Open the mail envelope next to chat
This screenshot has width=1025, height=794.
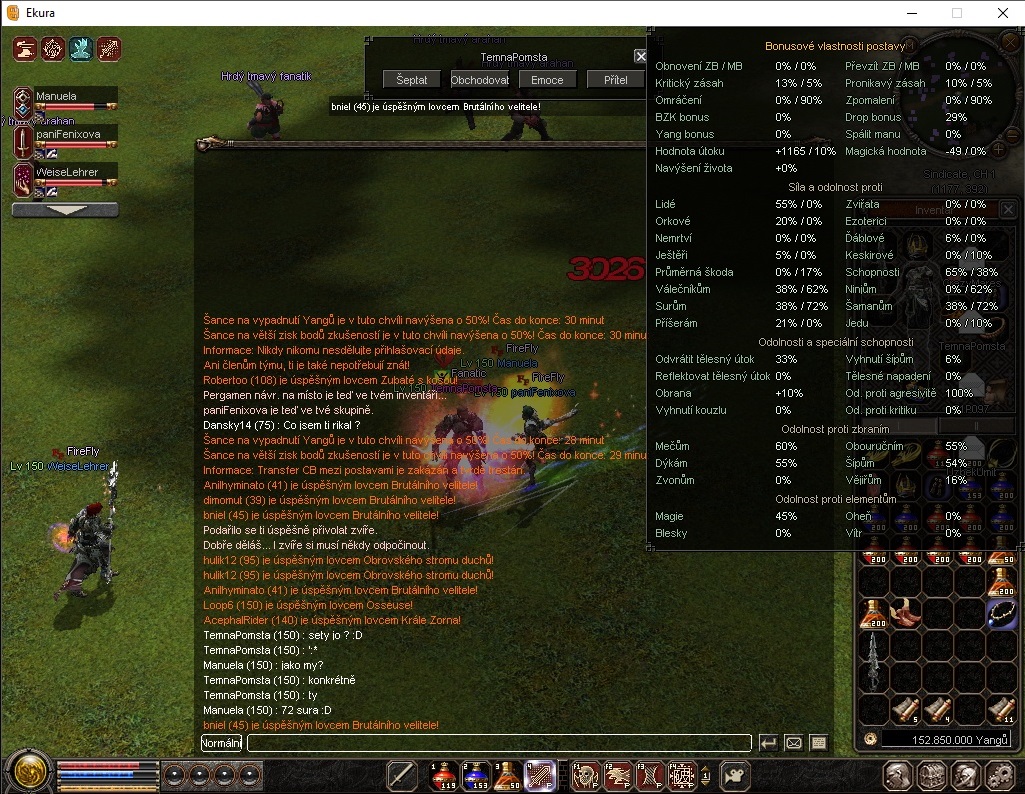click(x=793, y=743)
